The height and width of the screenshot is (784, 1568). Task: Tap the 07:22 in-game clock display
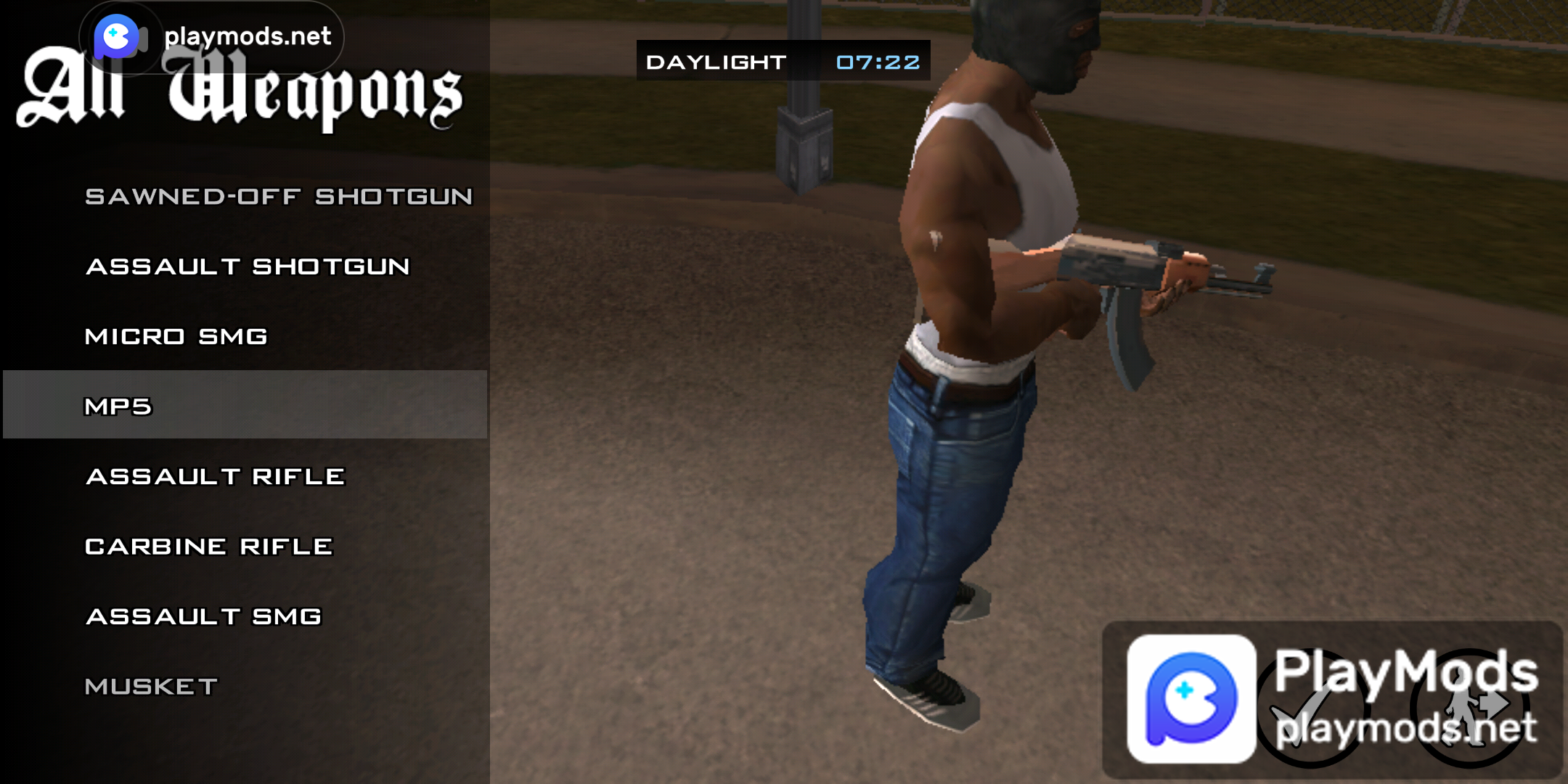[875, 62]
